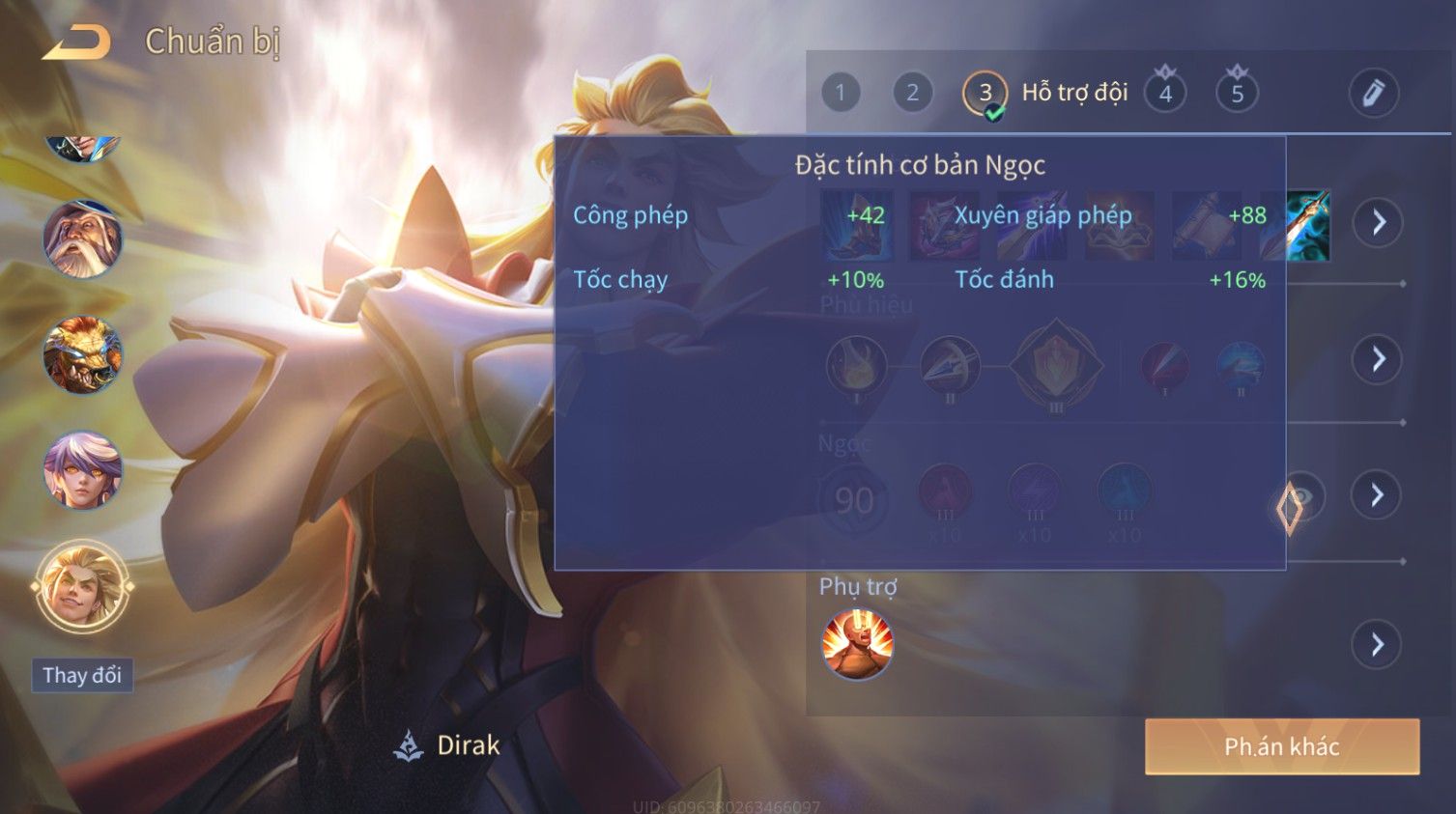Open equipment build arrow
This screenshot has width=1456, height=814.
click(1378, 223)
